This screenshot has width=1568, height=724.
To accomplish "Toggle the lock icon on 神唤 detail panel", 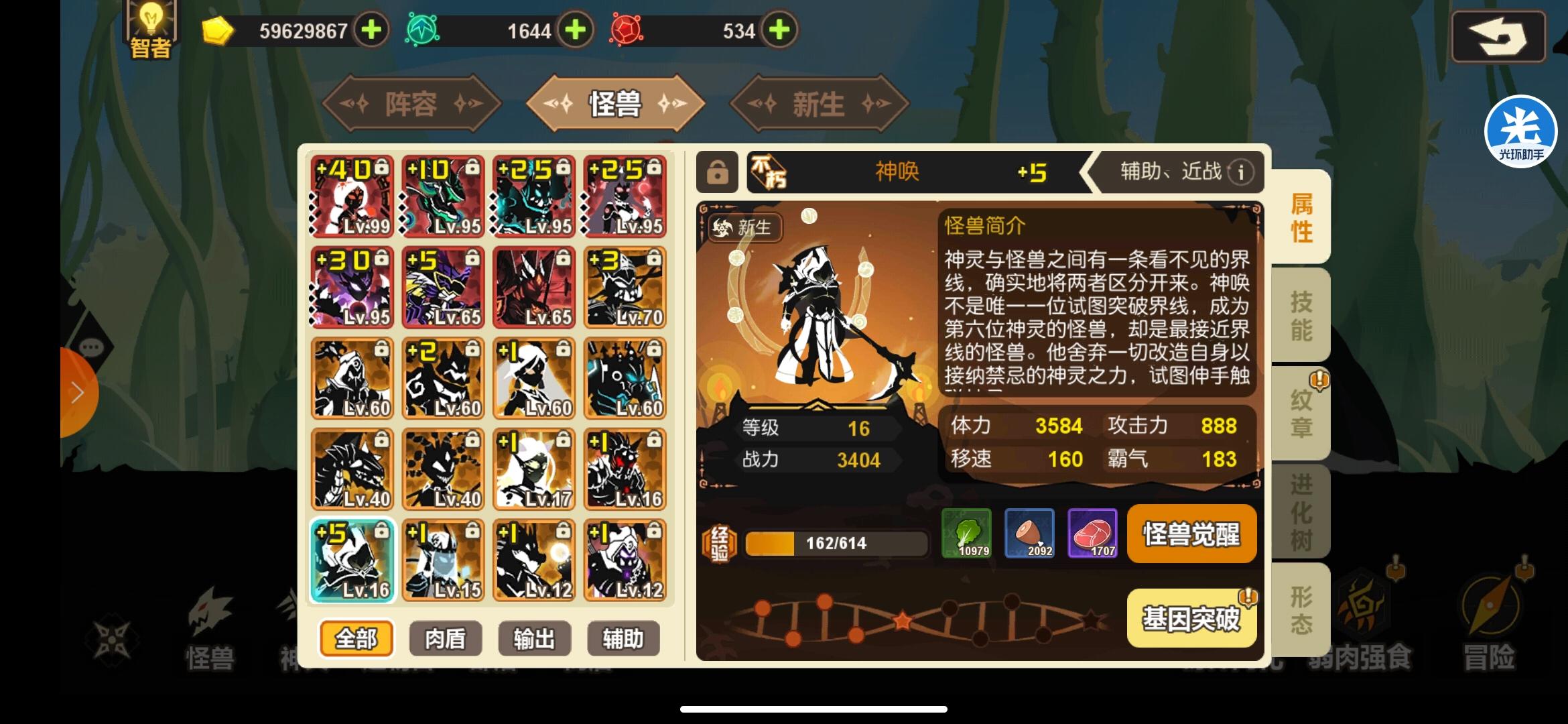I will pyautogui.click(x=717, y=172).
